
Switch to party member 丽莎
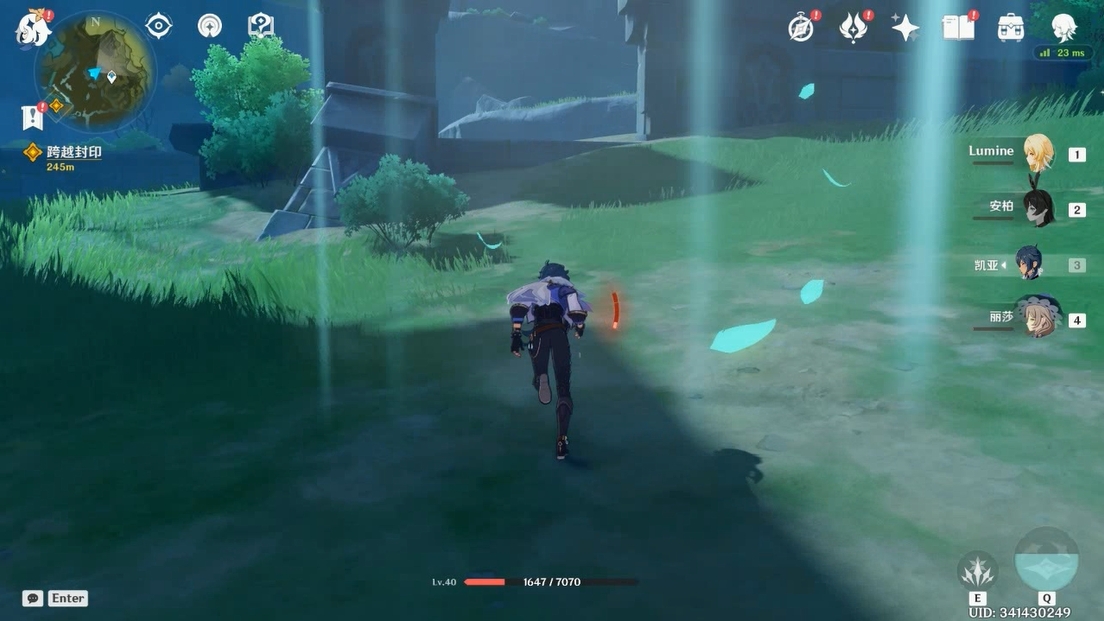pos(1037,319)
